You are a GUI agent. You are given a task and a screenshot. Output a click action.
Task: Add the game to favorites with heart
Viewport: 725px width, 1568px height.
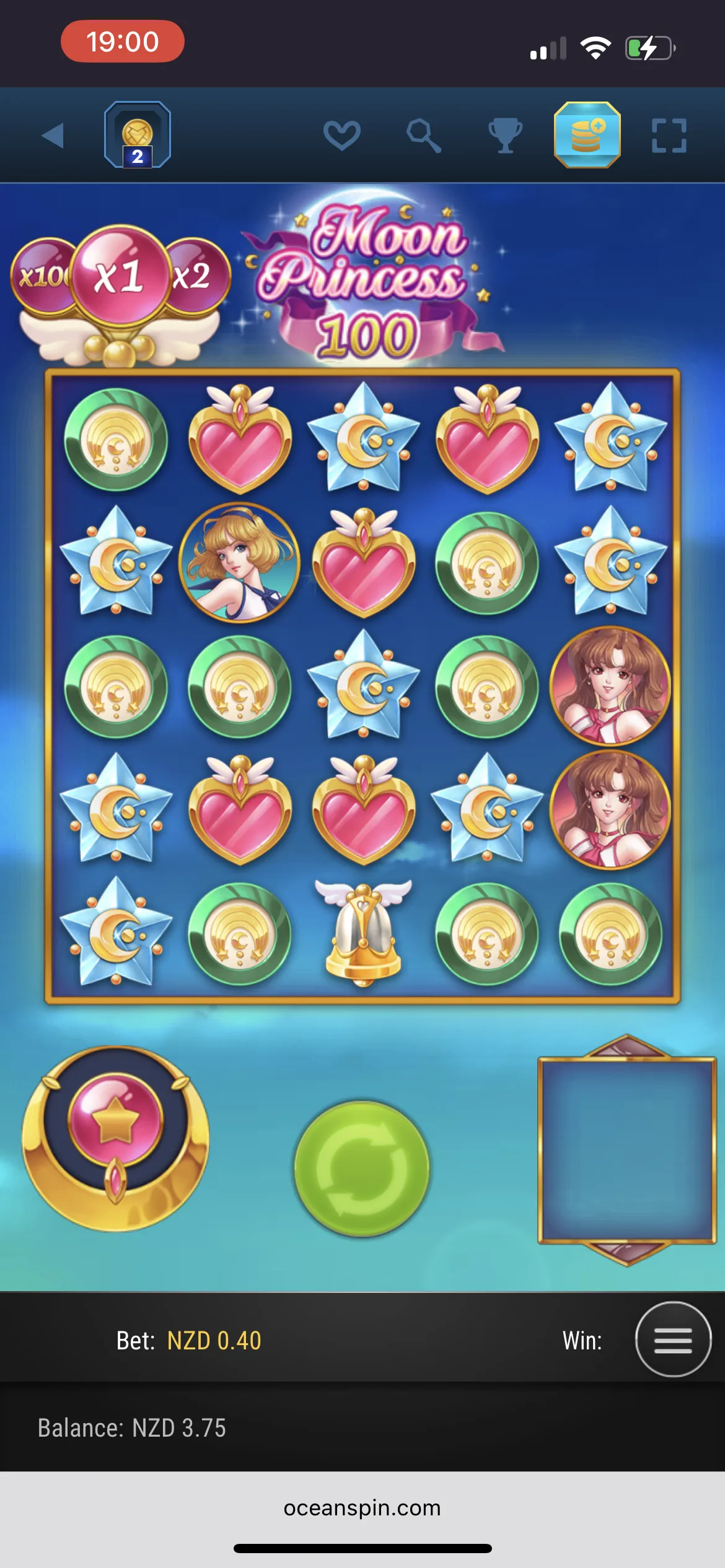[341, 135]
